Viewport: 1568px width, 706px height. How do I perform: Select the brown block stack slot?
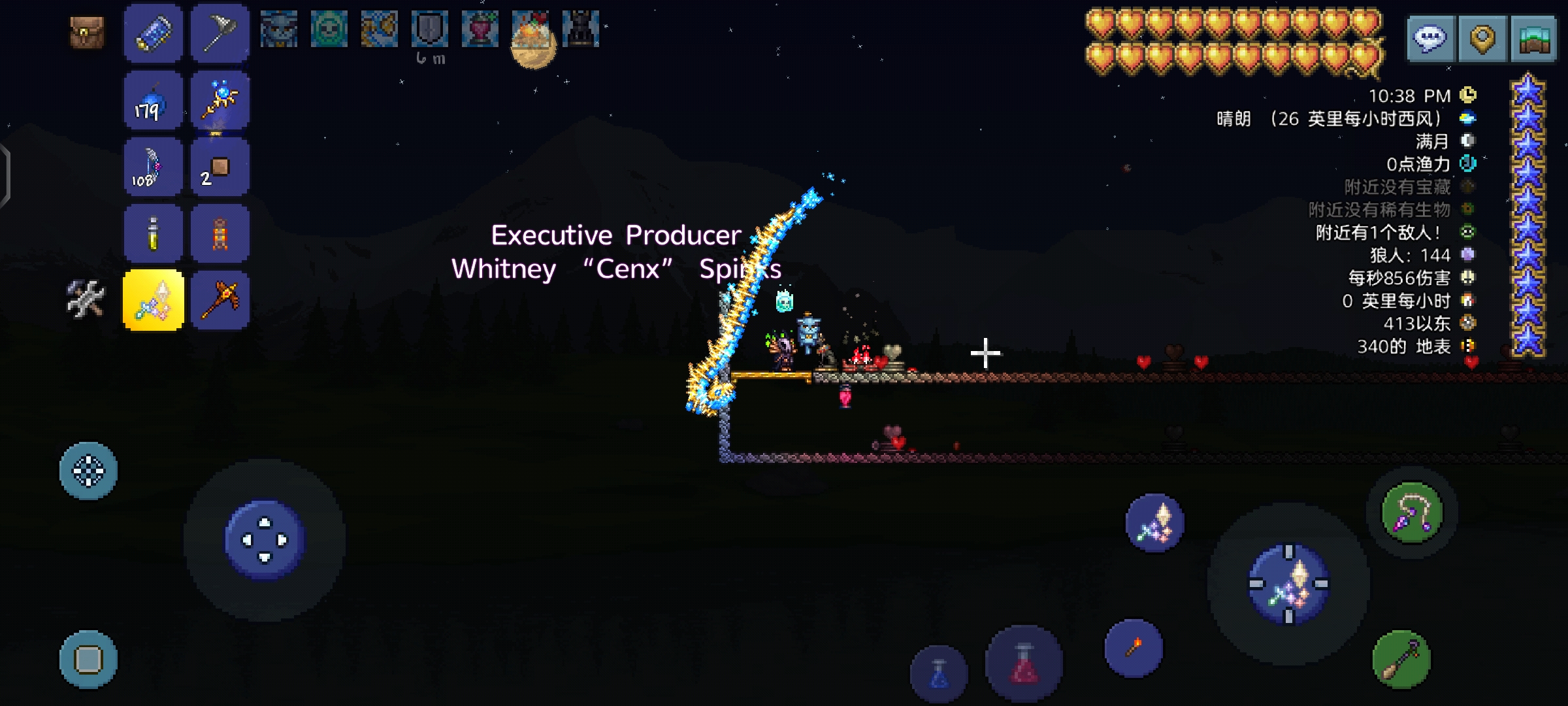coord(220,167)
